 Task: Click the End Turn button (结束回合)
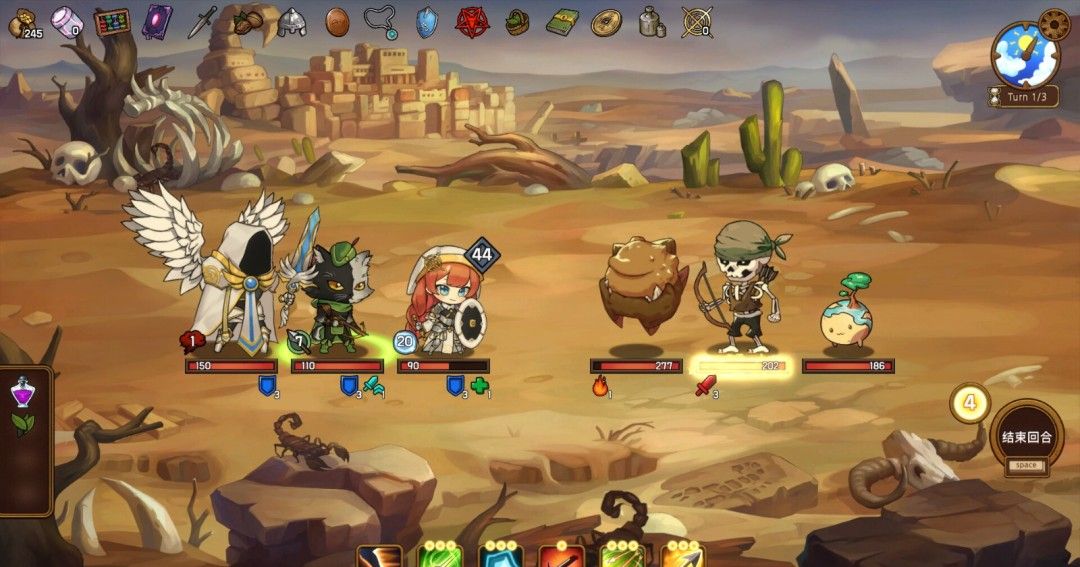click(1025, 440)
